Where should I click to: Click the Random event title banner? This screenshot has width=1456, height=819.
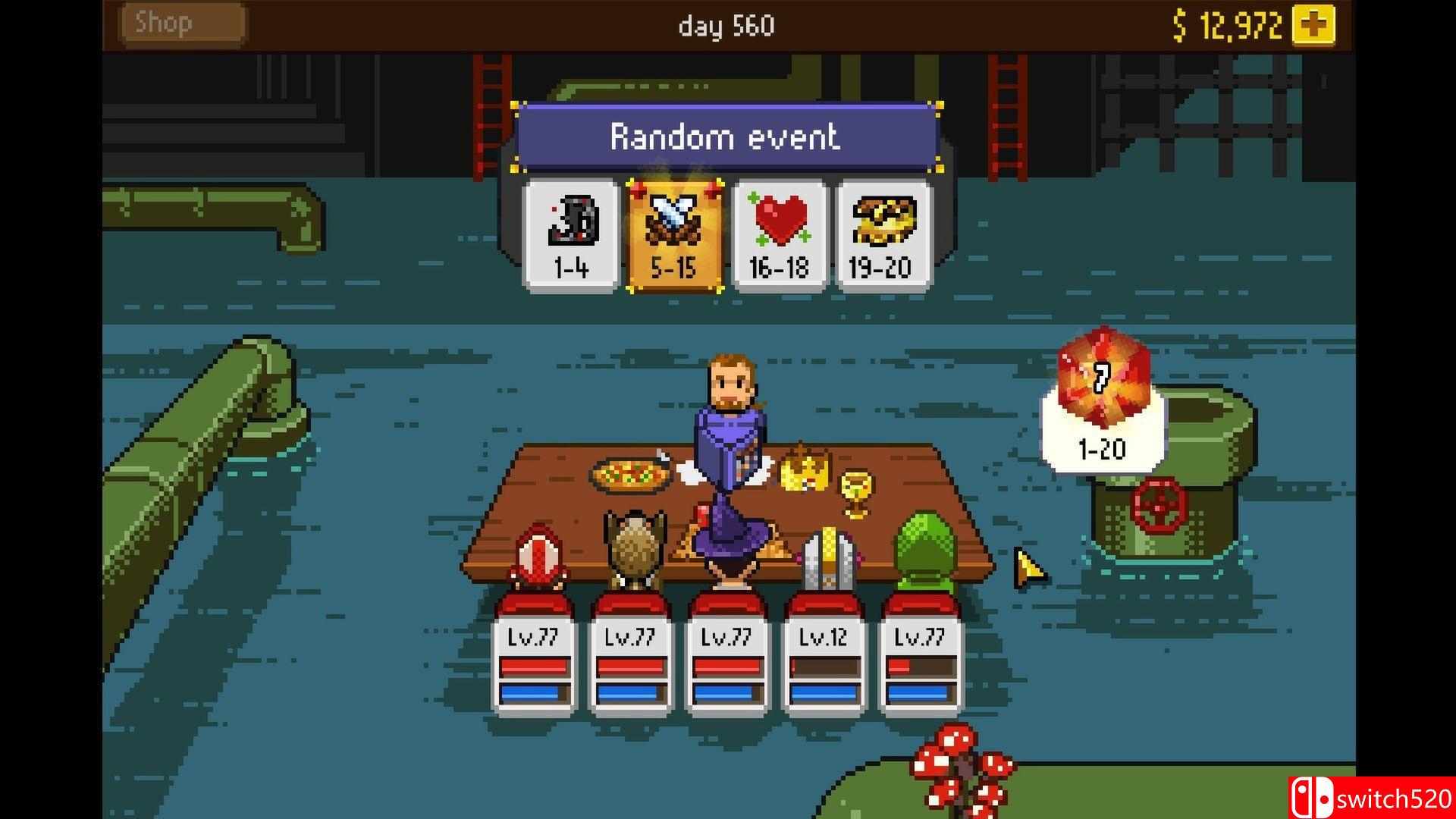[725, 136]
